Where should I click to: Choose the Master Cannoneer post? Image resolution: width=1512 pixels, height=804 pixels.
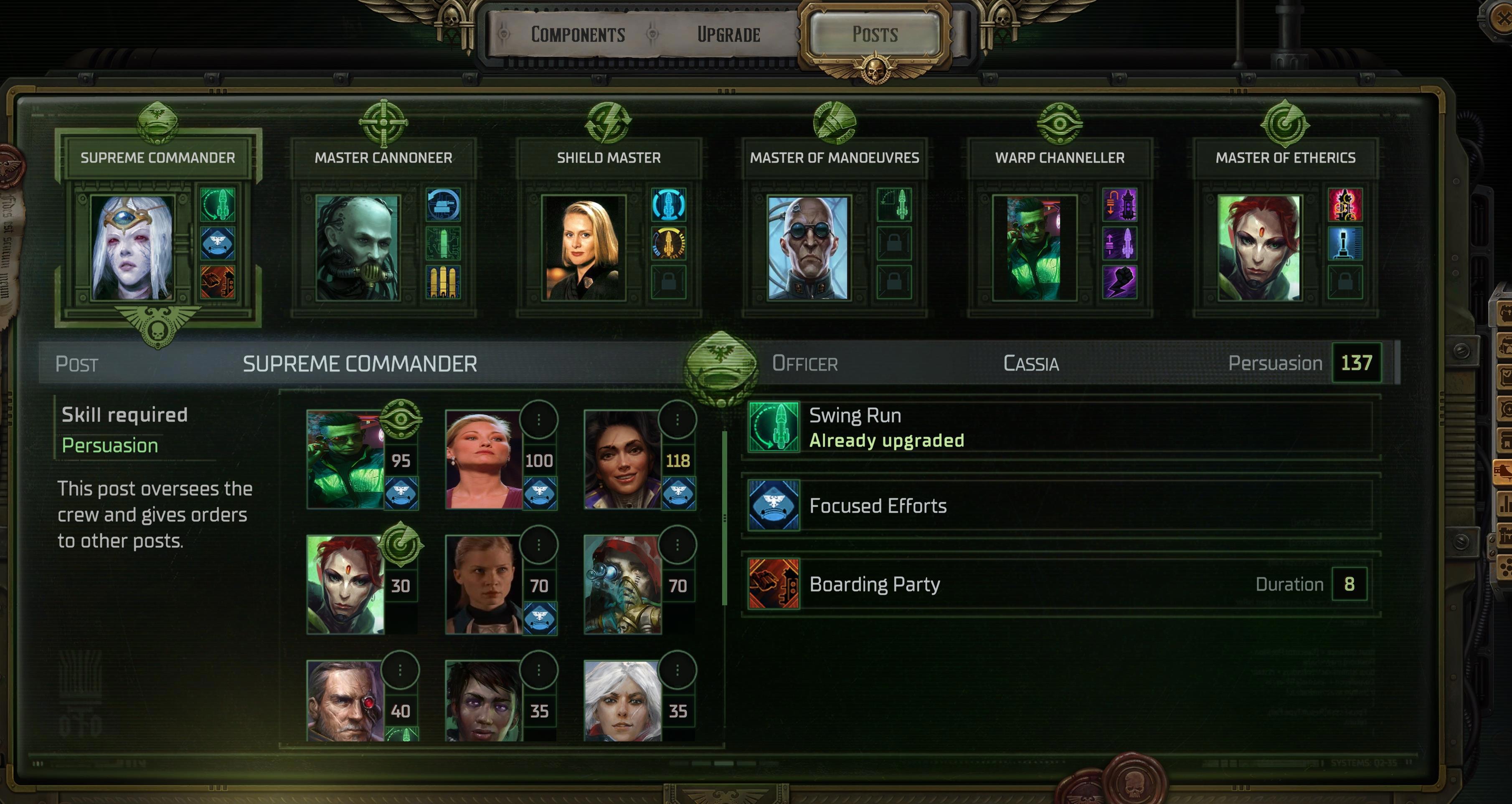383,157
